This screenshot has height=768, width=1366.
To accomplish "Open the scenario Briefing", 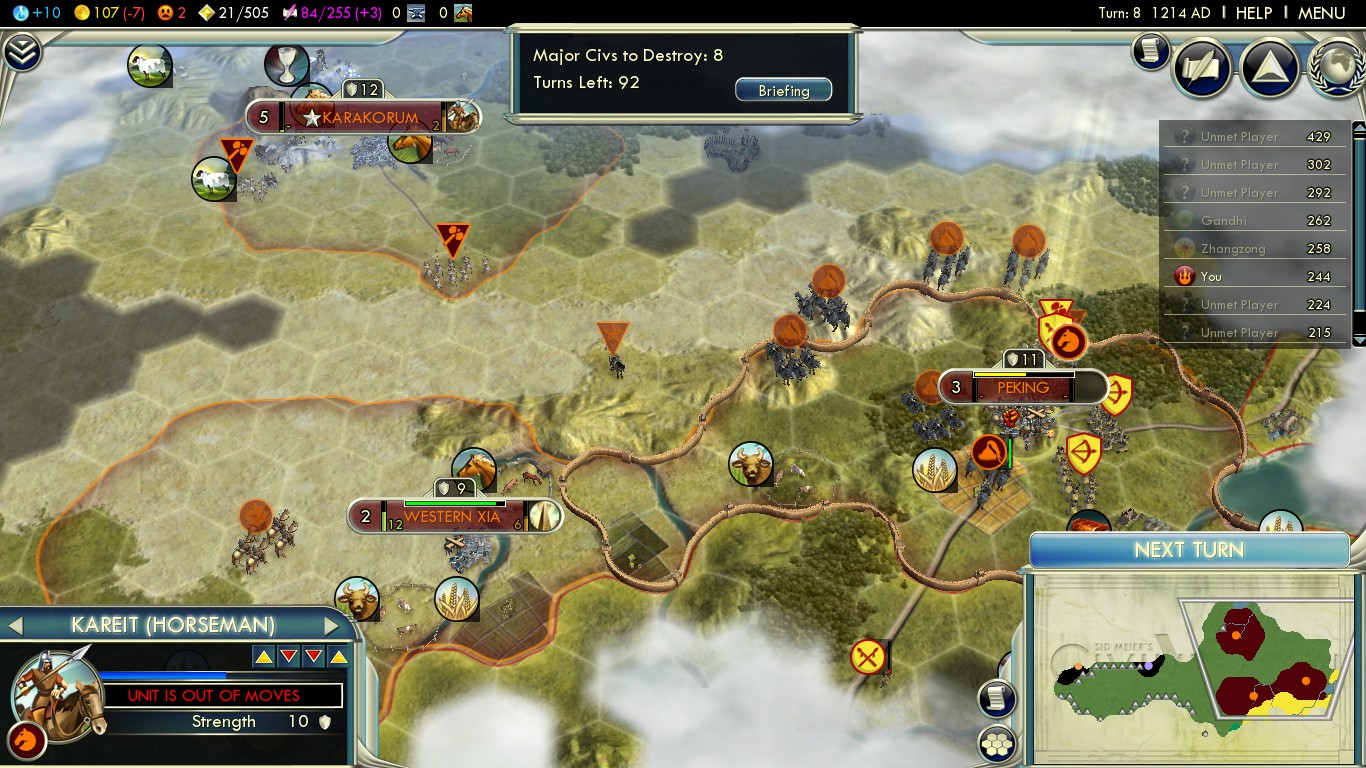I will (783, 90).
